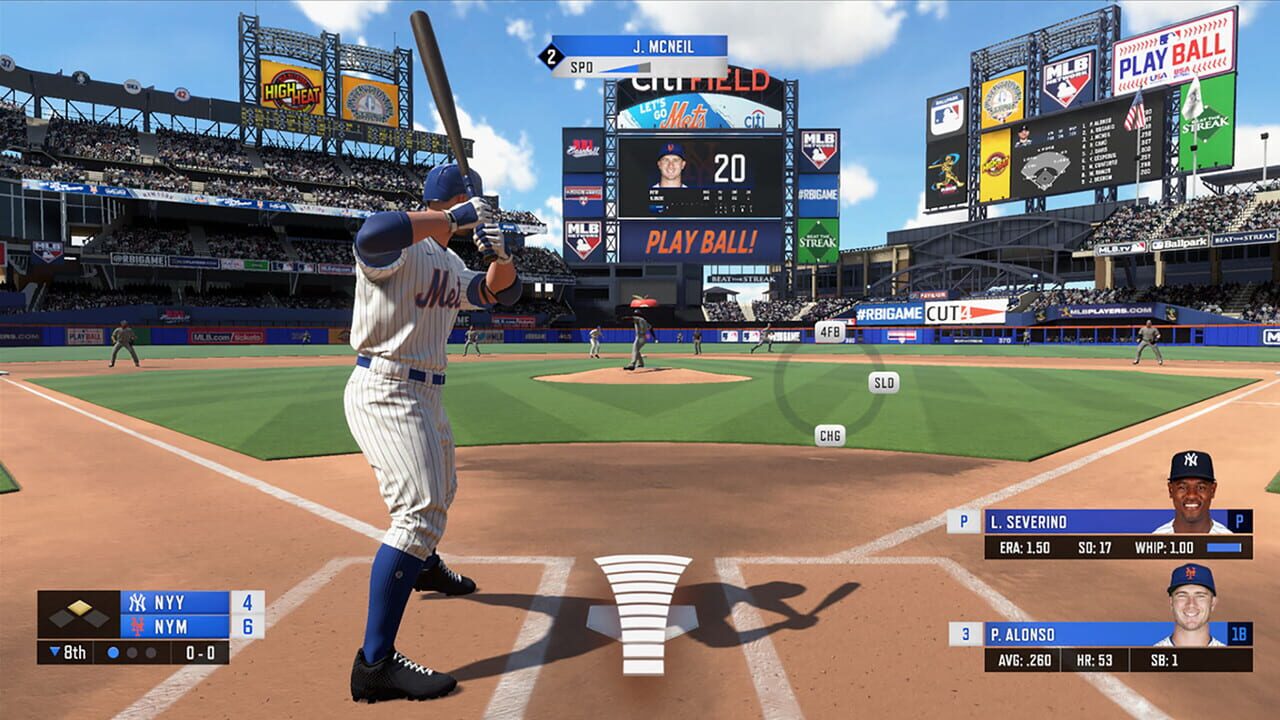
Task: Click the 0-0 count display
Action: (x=199, y=652)
